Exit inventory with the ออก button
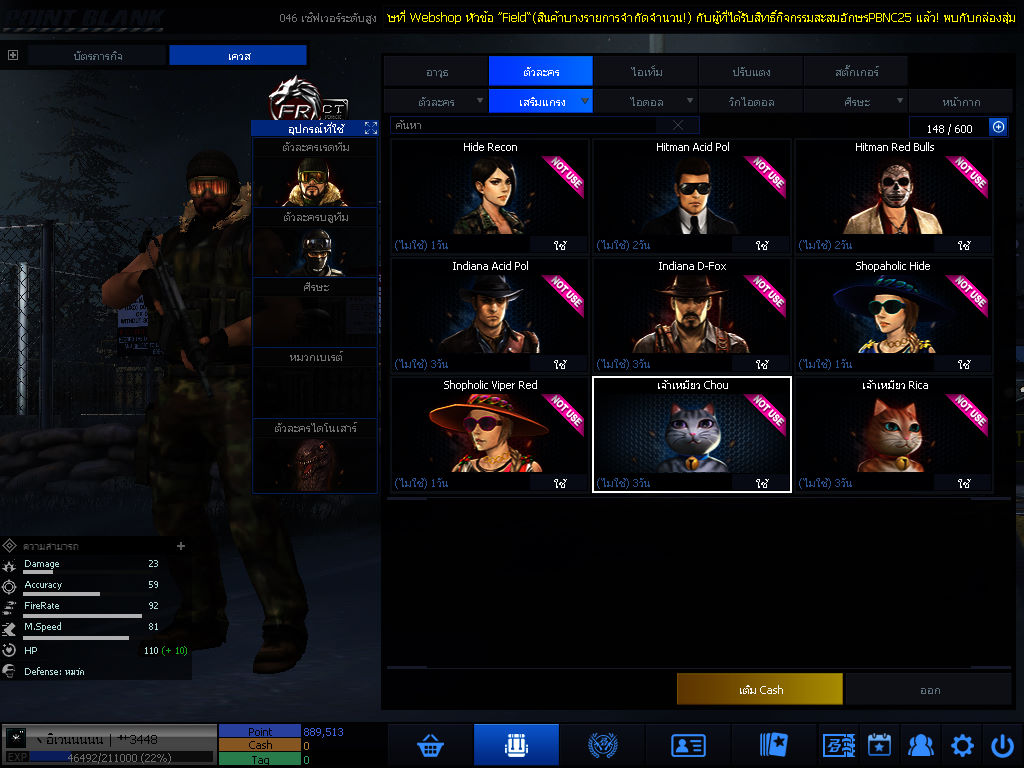 (x=929, y=689)
